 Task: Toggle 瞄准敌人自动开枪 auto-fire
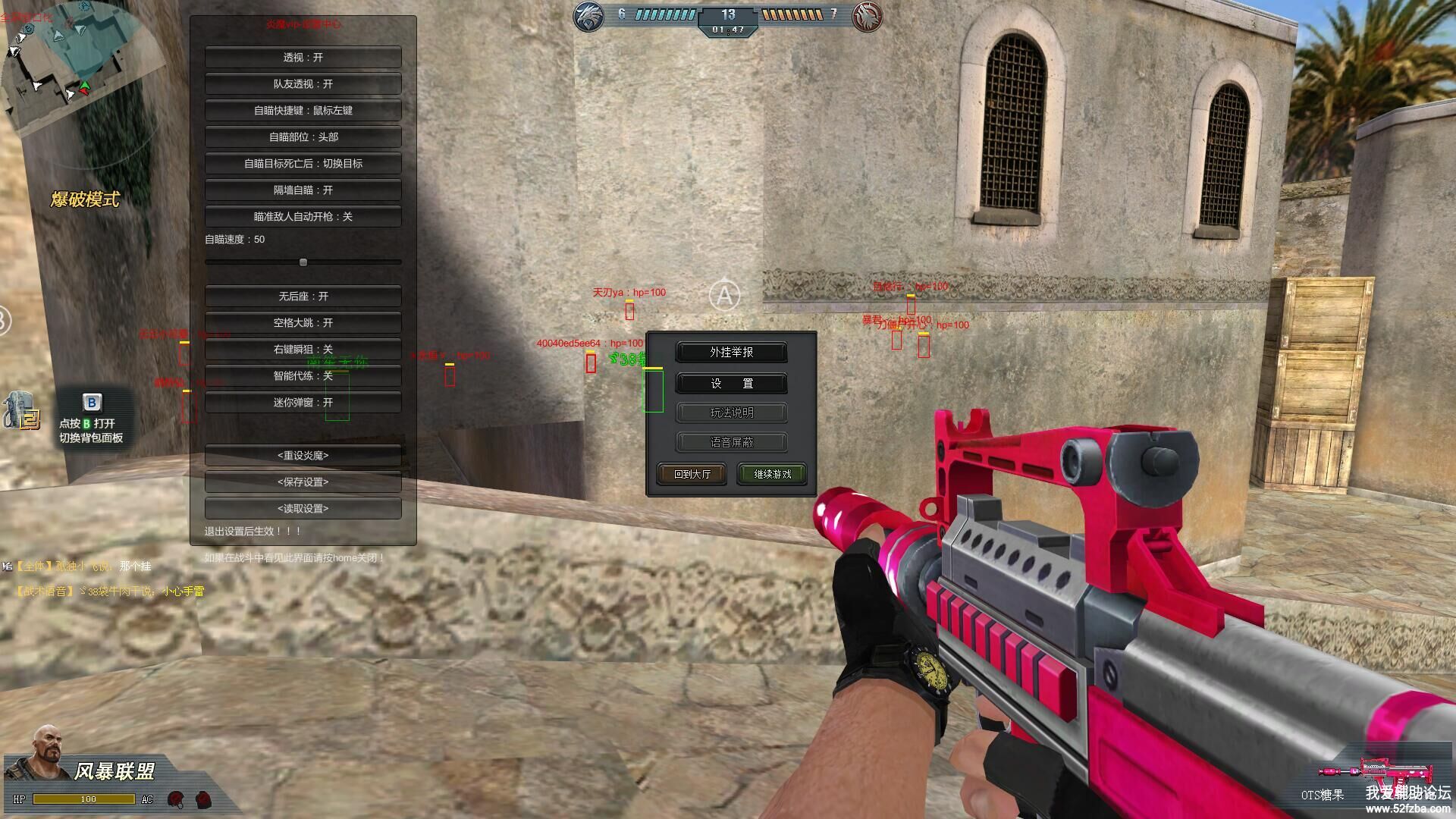pyautogui.click(x=303, y=217)
